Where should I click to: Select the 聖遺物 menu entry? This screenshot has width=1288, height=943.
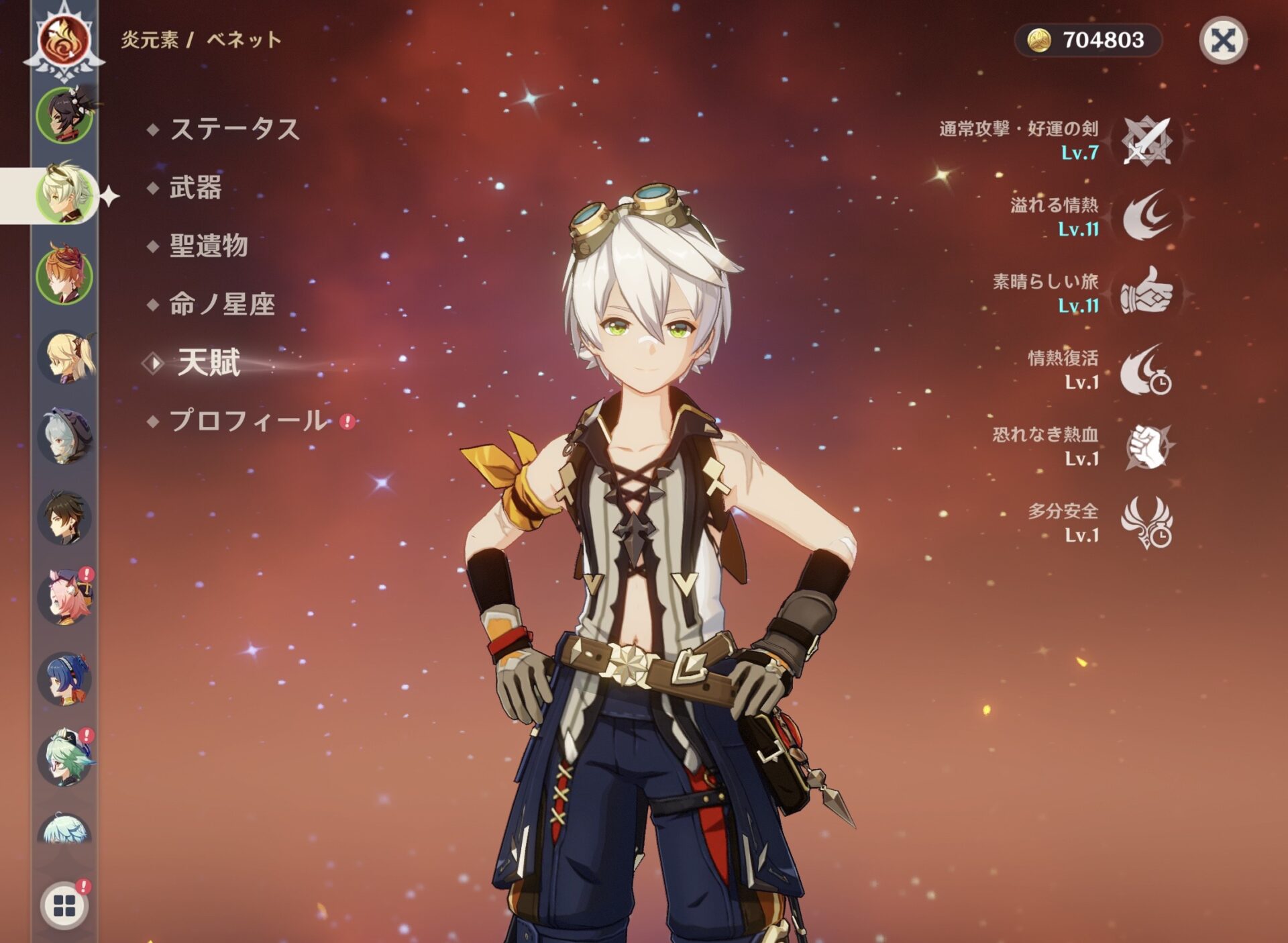point(209,246)
